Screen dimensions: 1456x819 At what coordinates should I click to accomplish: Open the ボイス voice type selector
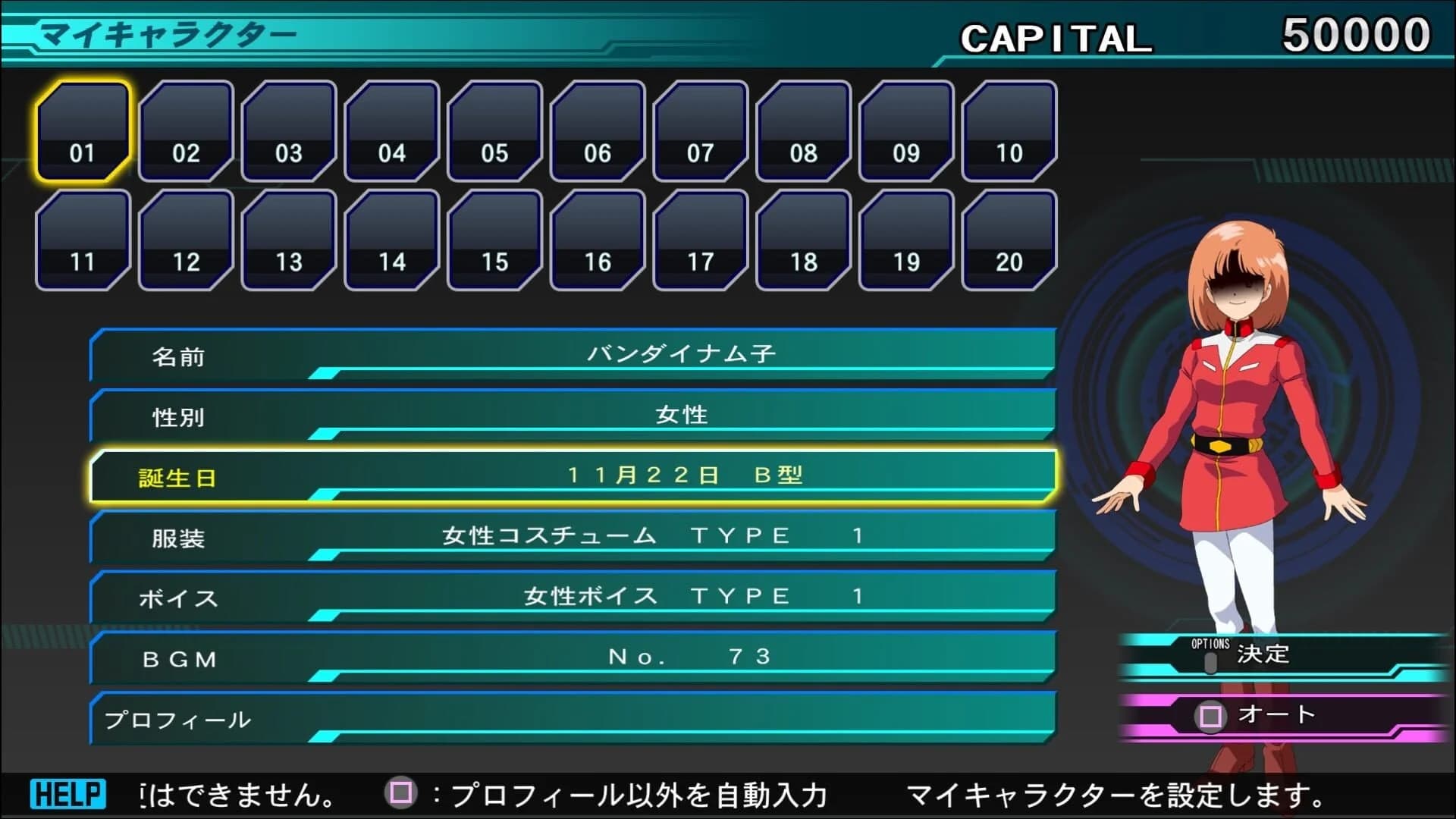tap(573, 597)
